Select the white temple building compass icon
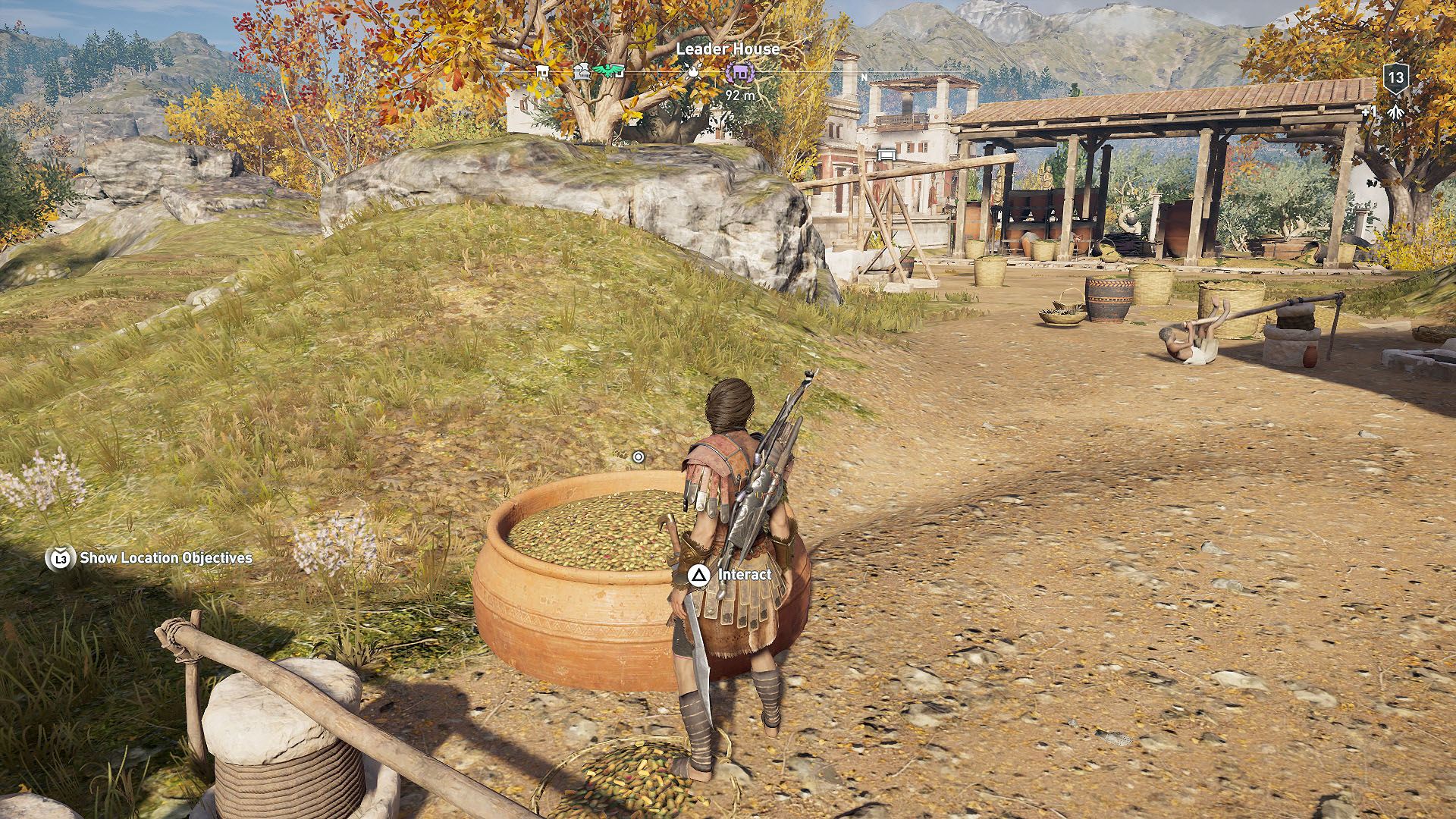The width and height of the screenshot is (1456, 819). [x=582, y=69]
